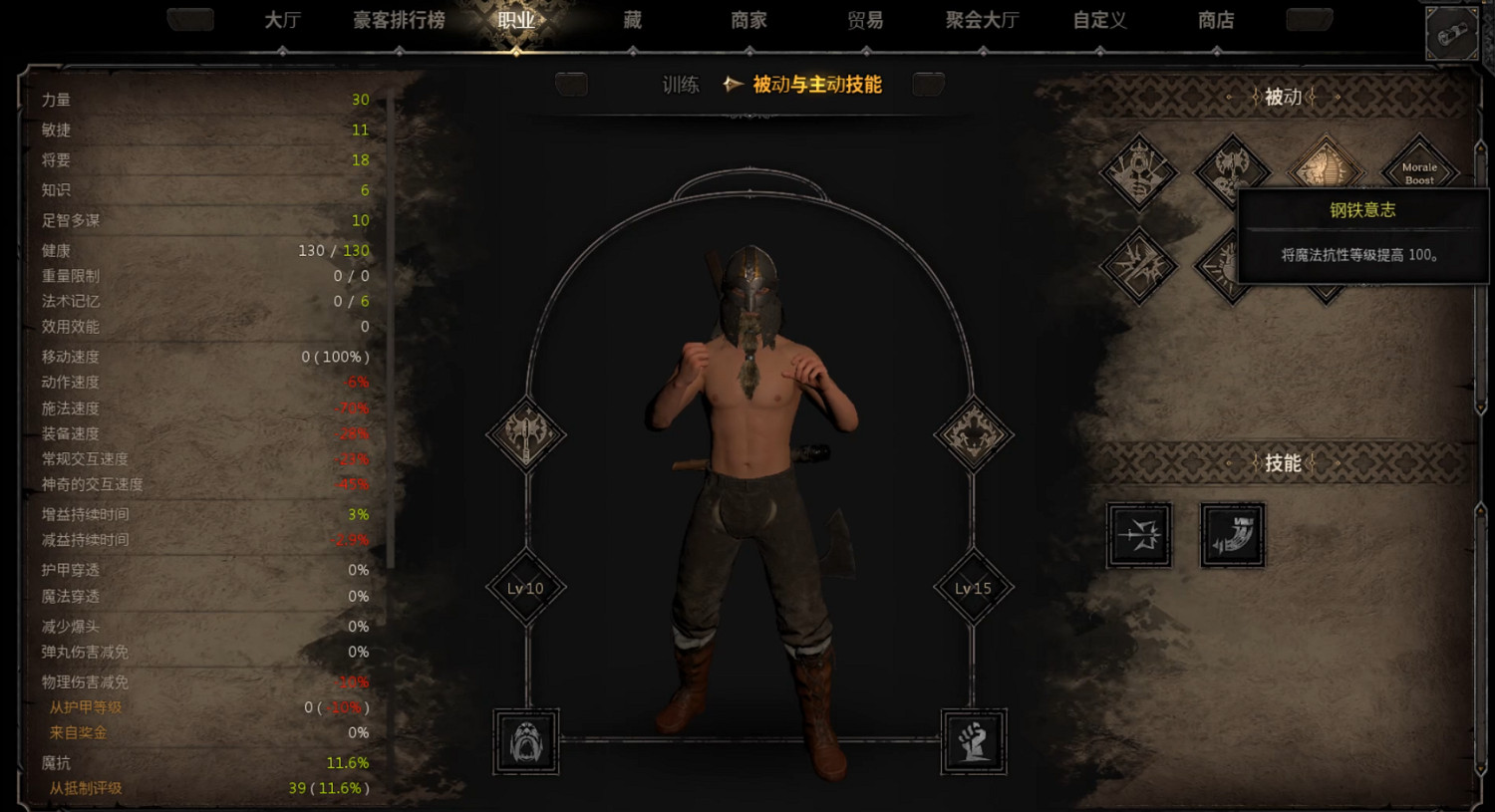The width and height of the screenshot is (1495, 812).
Task: Click the double axe passive skill icon
Action: [1231, 169]
